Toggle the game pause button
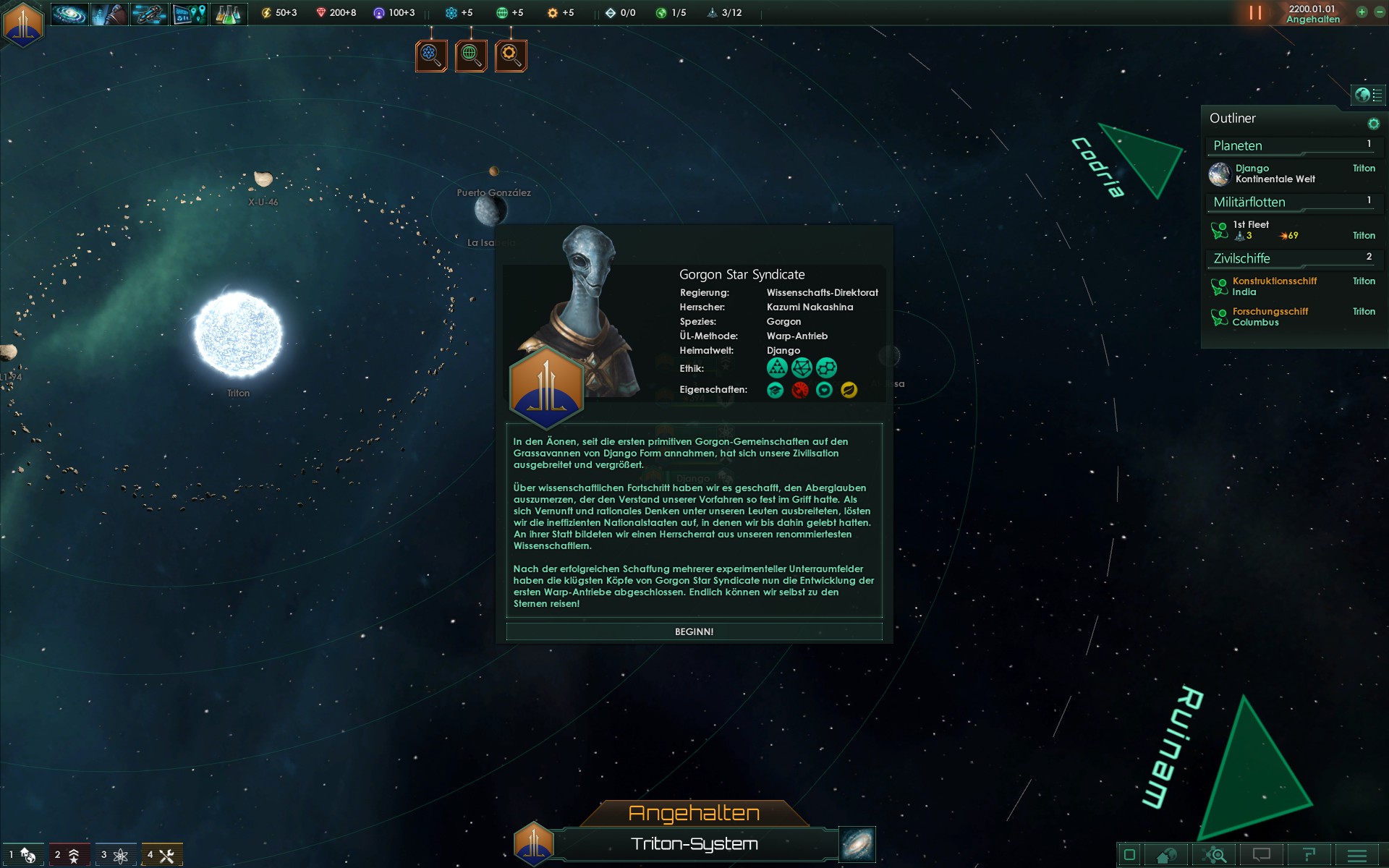The height and width of the screenshot is (868, 1389). [1255, 13]
